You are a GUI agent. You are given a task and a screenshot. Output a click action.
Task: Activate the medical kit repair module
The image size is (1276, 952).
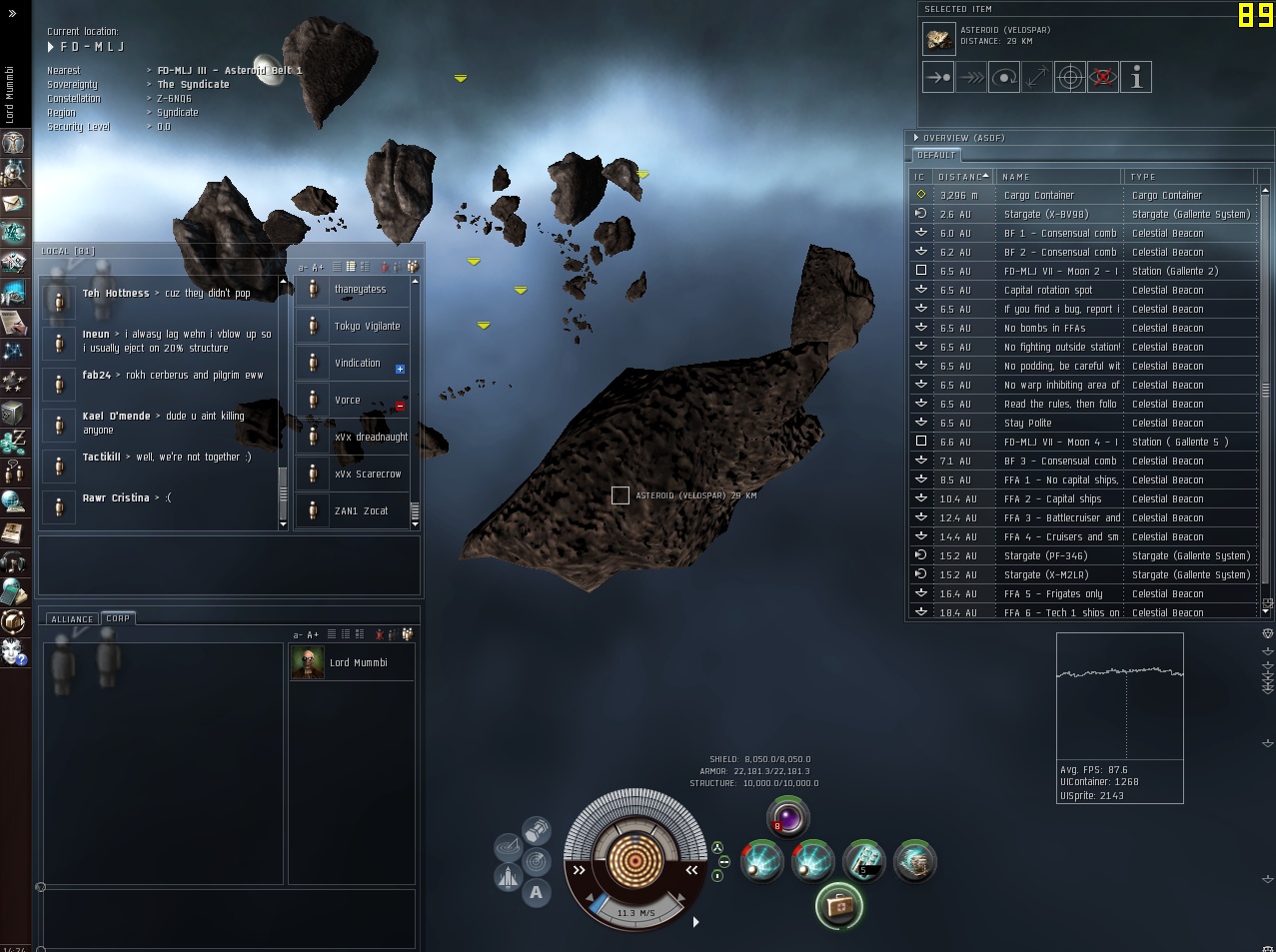click(838, 906)
